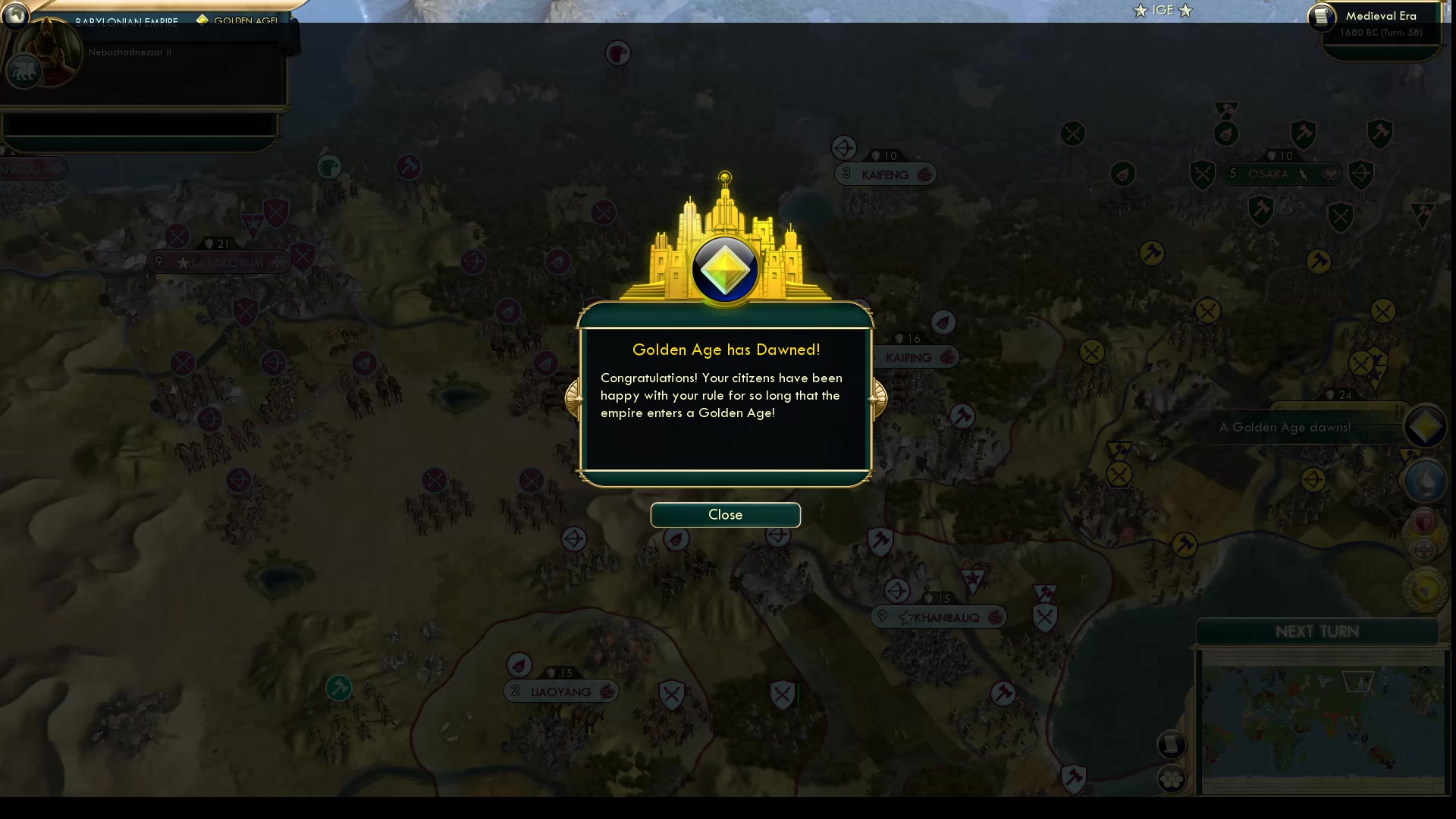1456x819 pixels.
Task: Expand the 'A Golden Age dawns!' notification
Action: tap(1285, 427)
